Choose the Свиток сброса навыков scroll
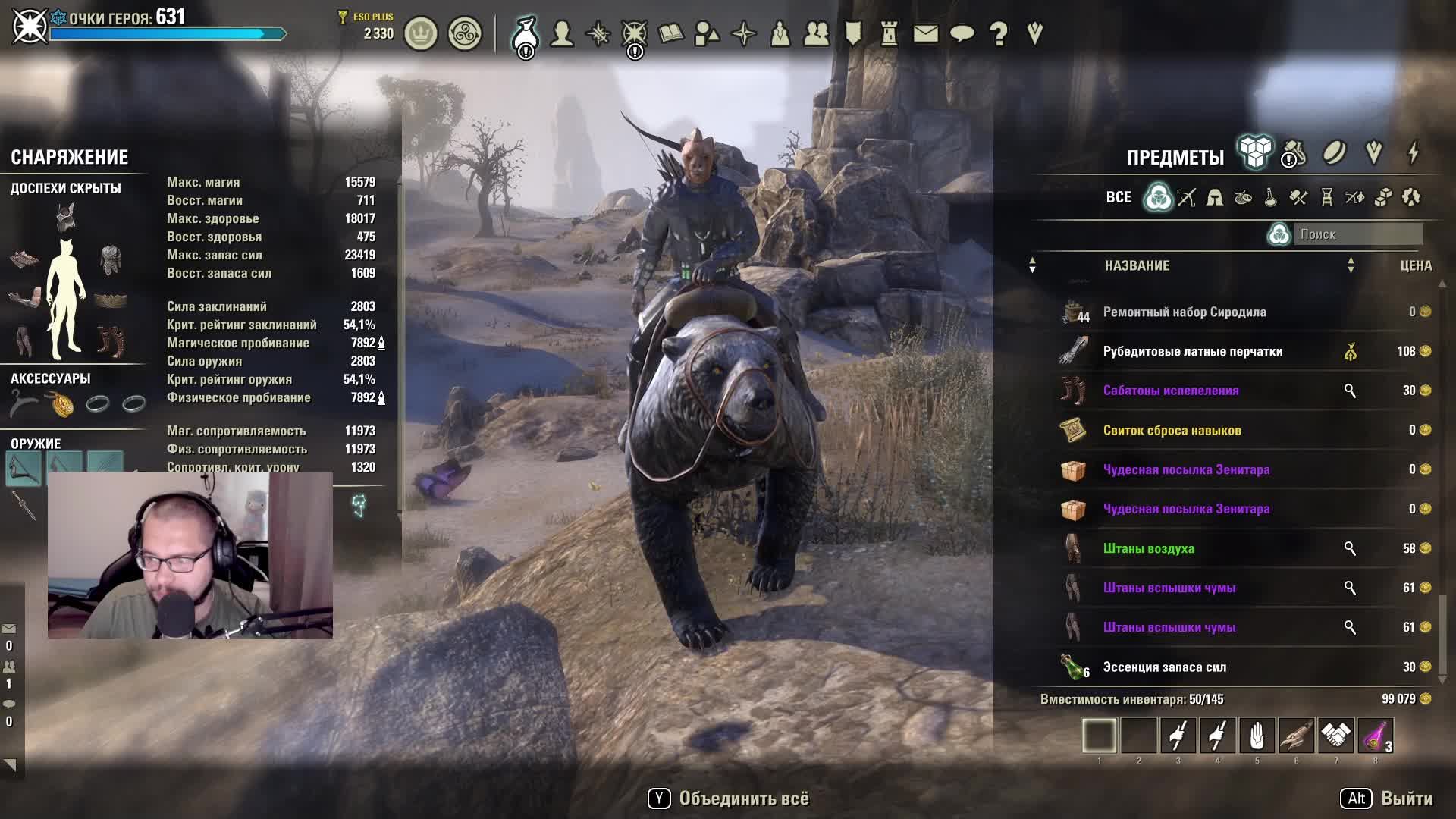 click(x=1172, y=430)
